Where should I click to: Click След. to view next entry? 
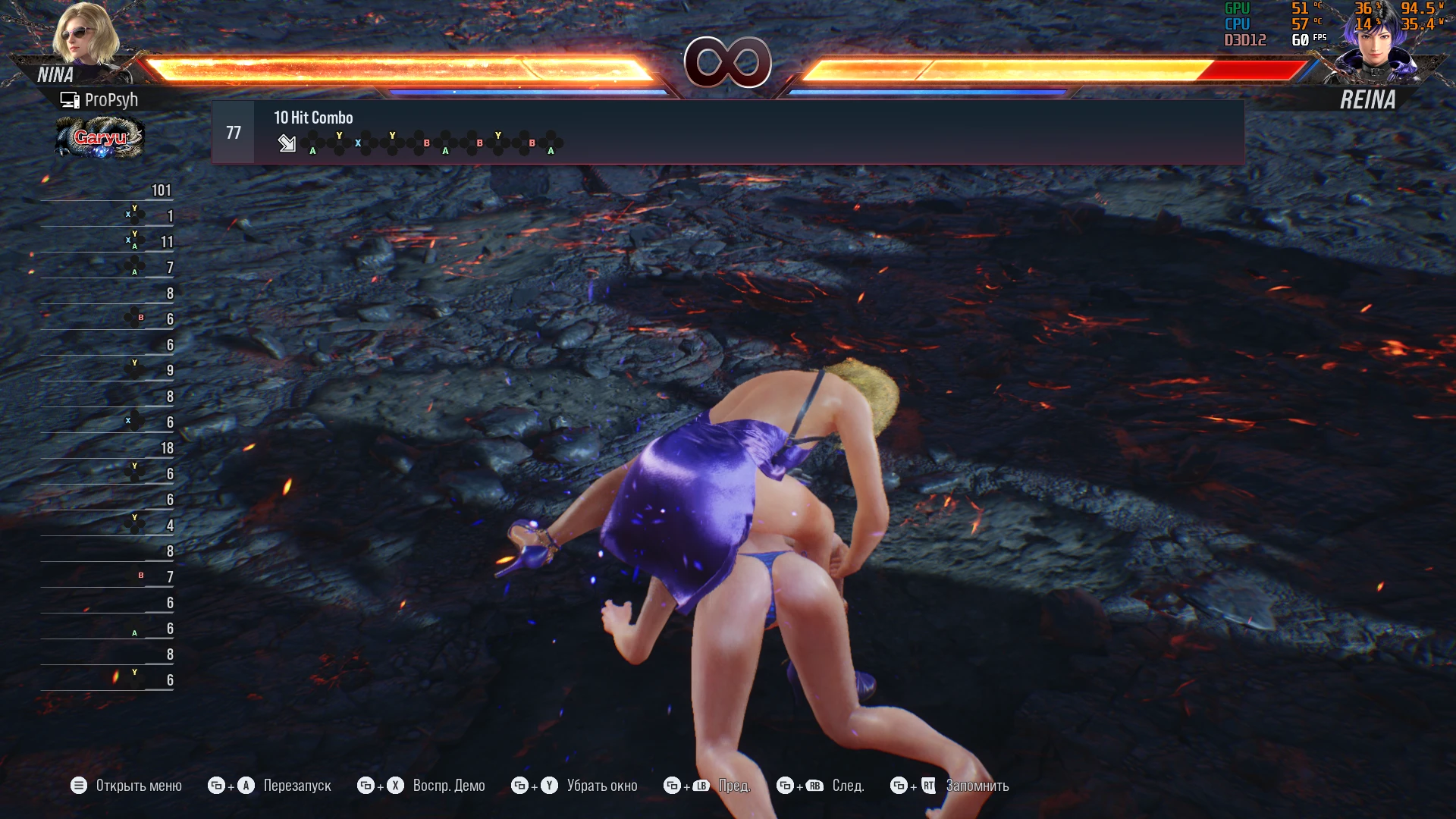tap(849, 786)
